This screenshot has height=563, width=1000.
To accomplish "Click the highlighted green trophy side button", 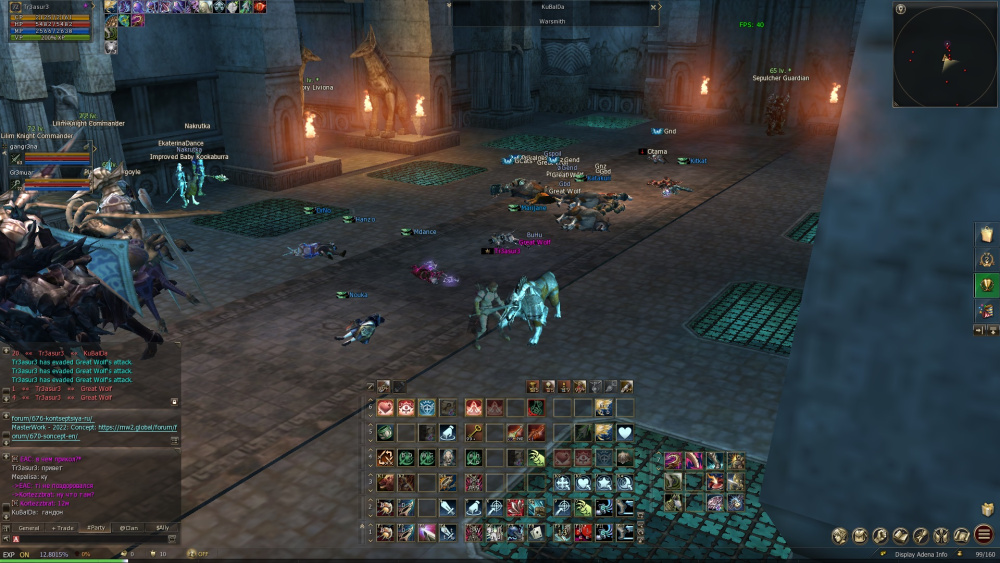I will (x=986, y=285).
